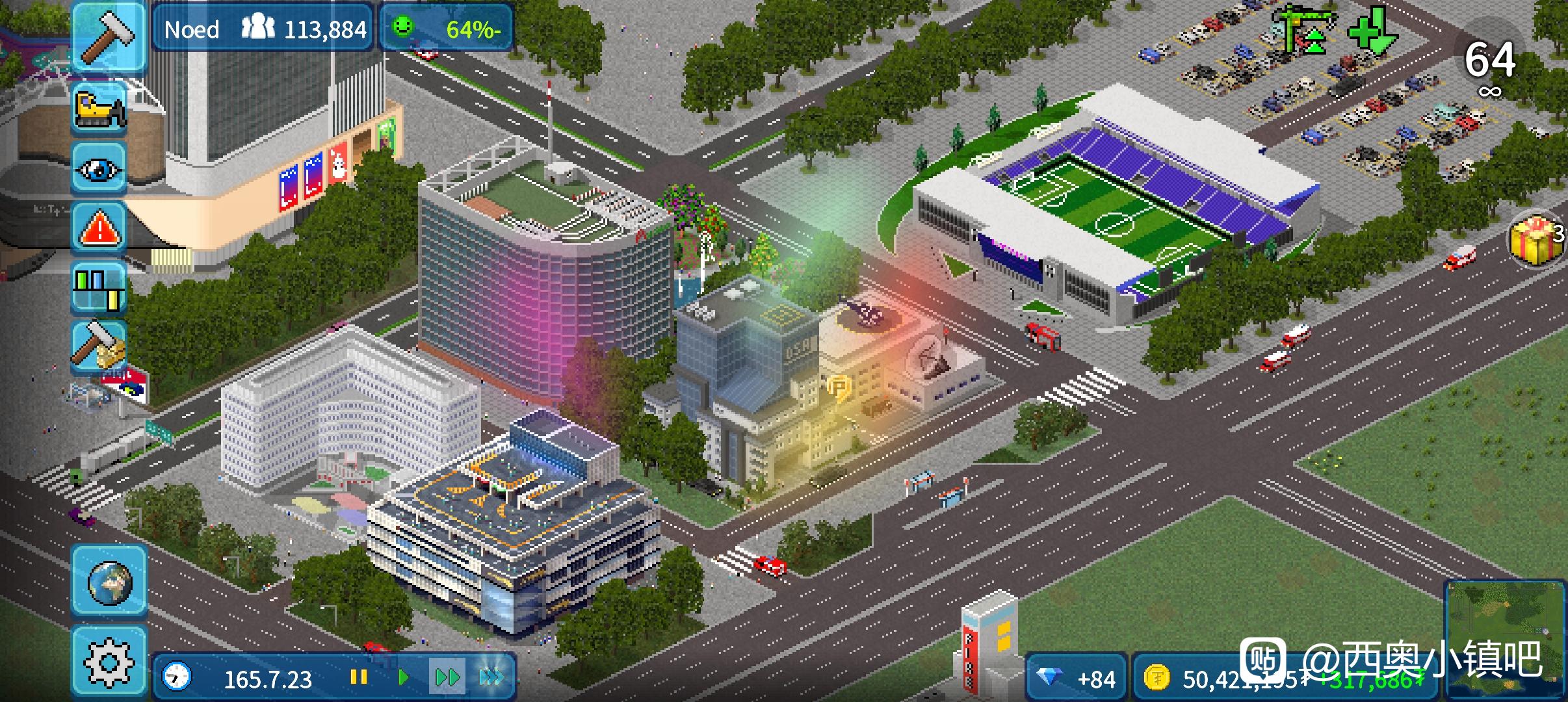Image resolution: width=1568 pixels, height=702 pixels.
Task: Open the build menu hammer button
Action: tap(109, 36)
